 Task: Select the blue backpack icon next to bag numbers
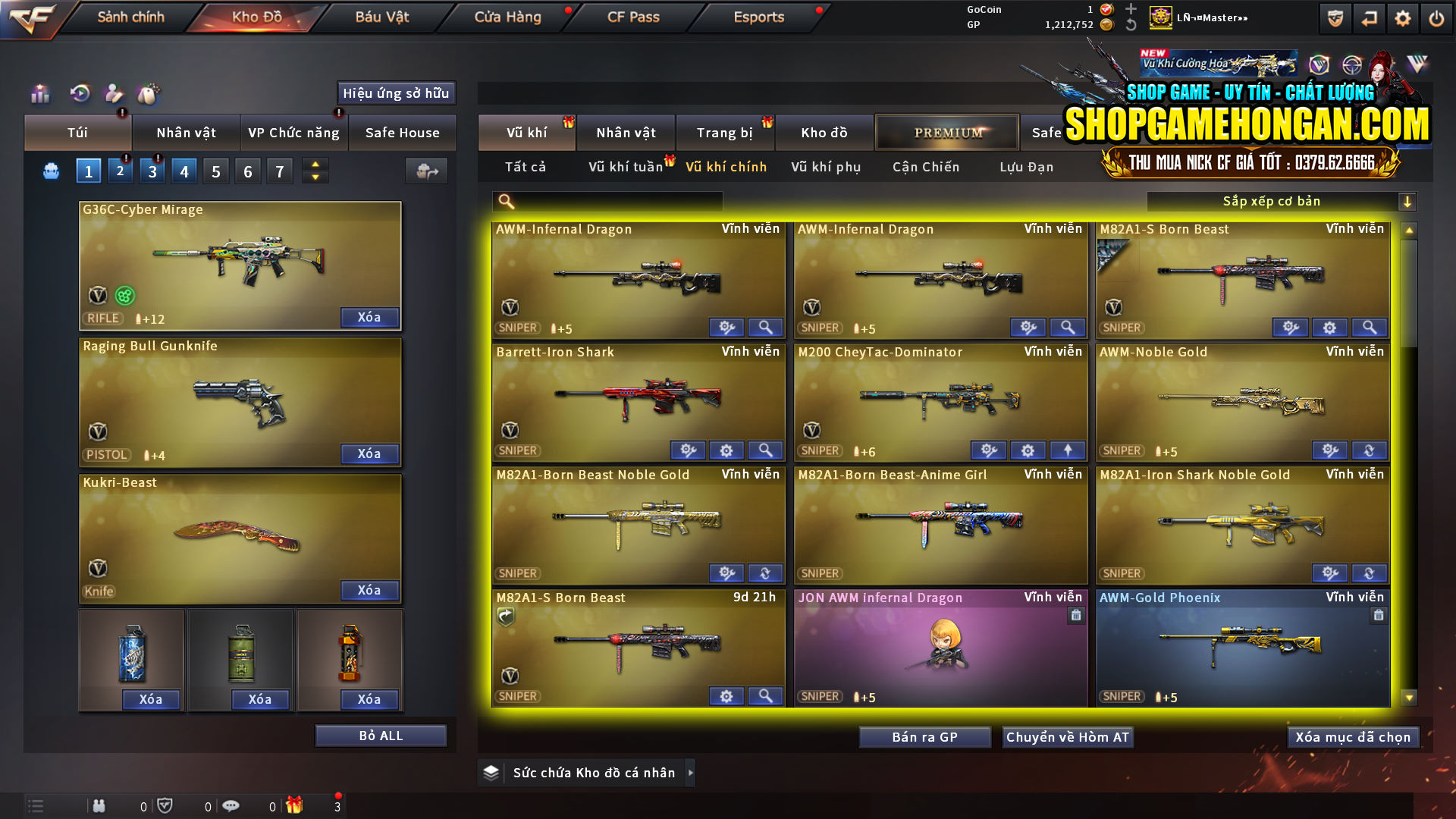(x=50, y=171)
